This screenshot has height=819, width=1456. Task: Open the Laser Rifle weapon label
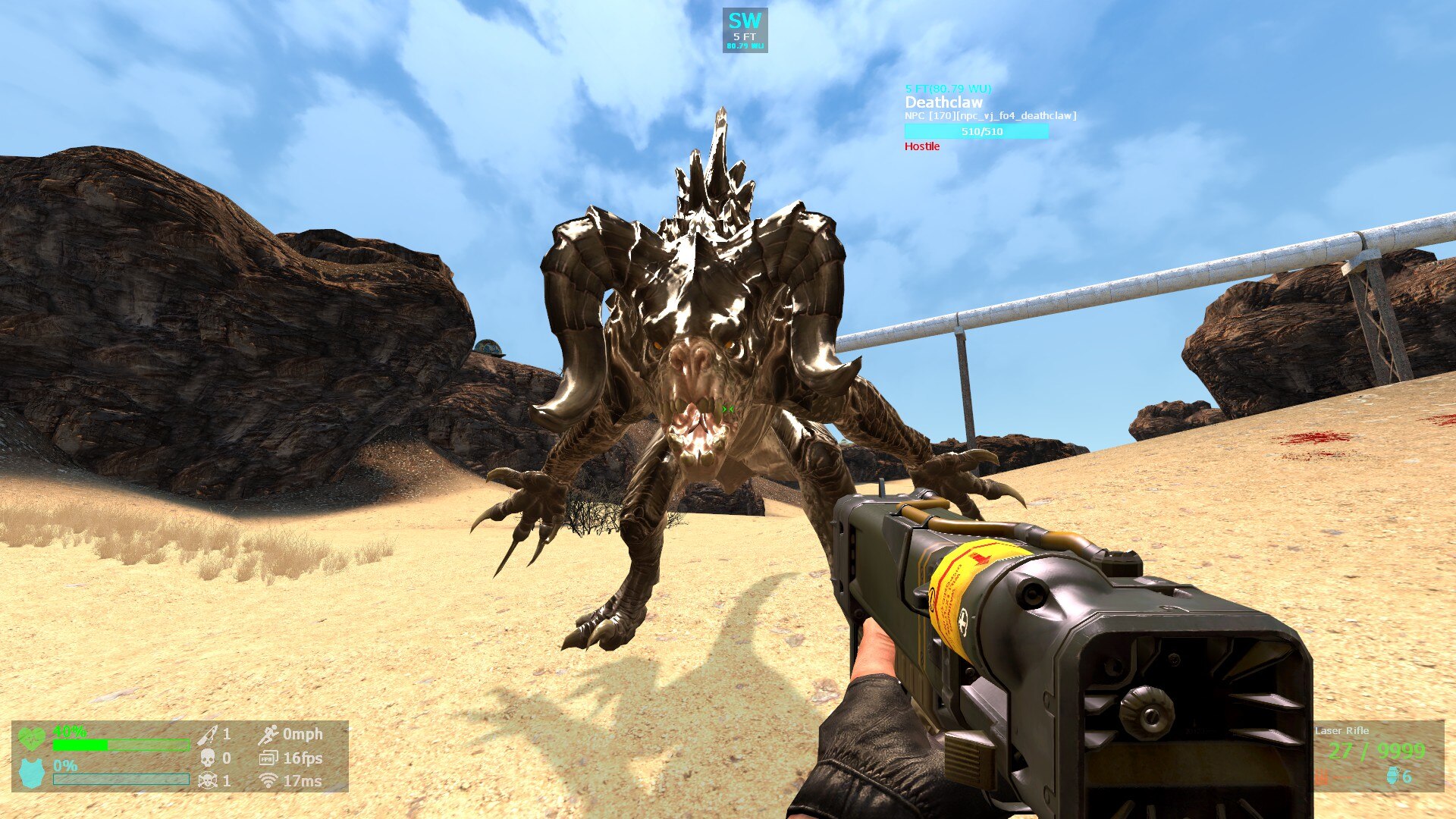click(x=1341, y=730)
